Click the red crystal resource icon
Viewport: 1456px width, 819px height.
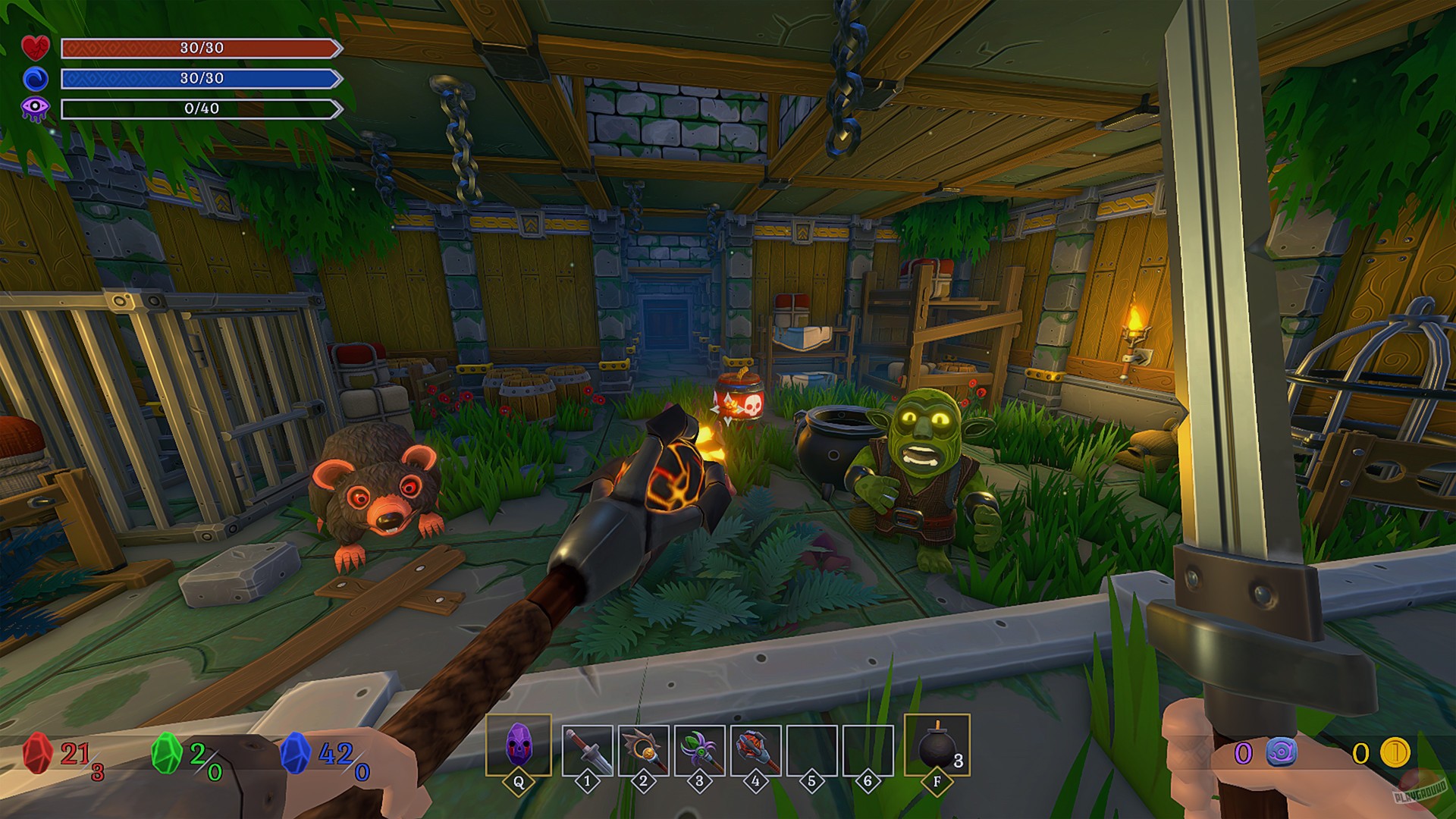38,754
